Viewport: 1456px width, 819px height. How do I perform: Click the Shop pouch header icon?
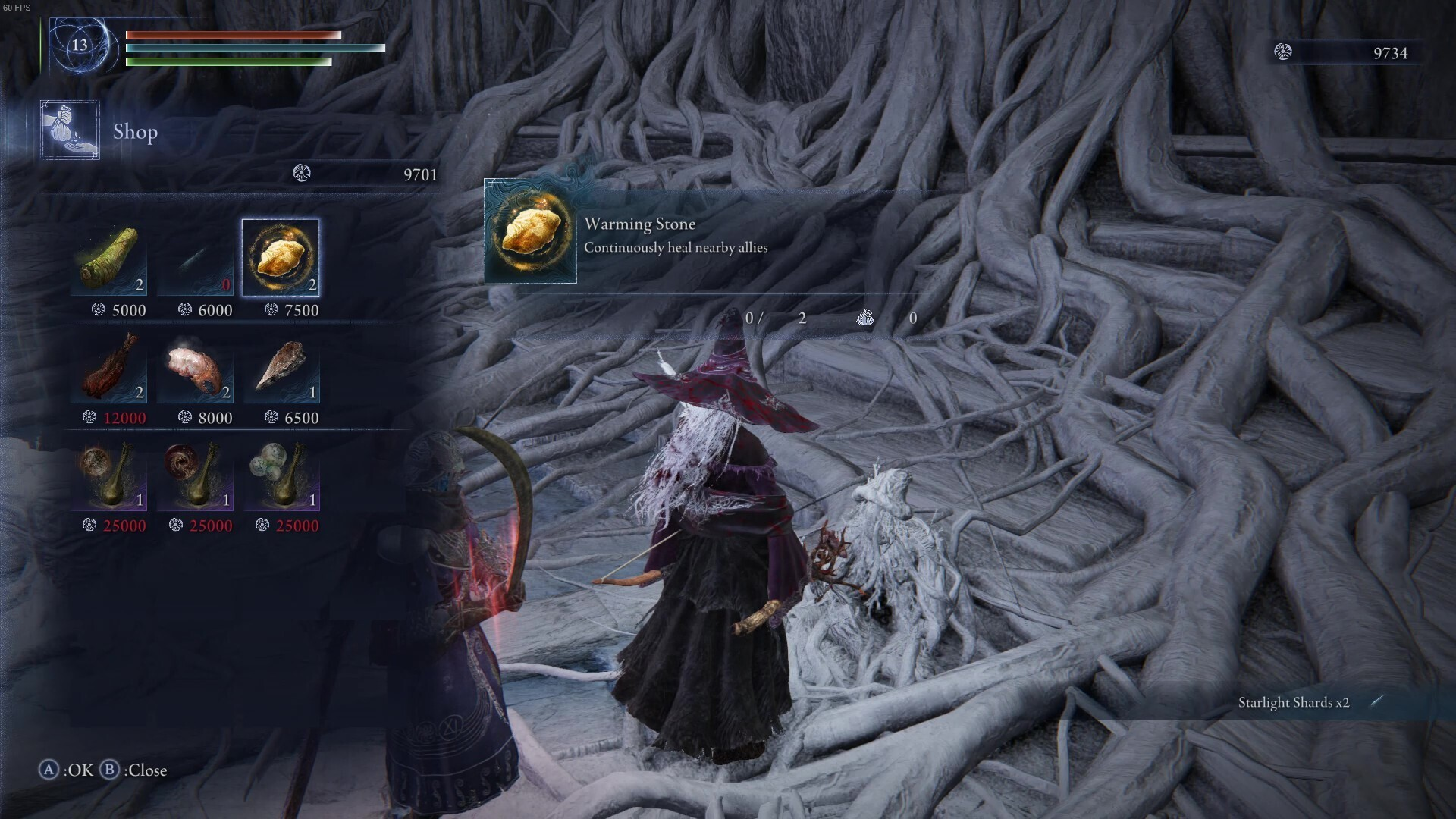tap(70, 130)
